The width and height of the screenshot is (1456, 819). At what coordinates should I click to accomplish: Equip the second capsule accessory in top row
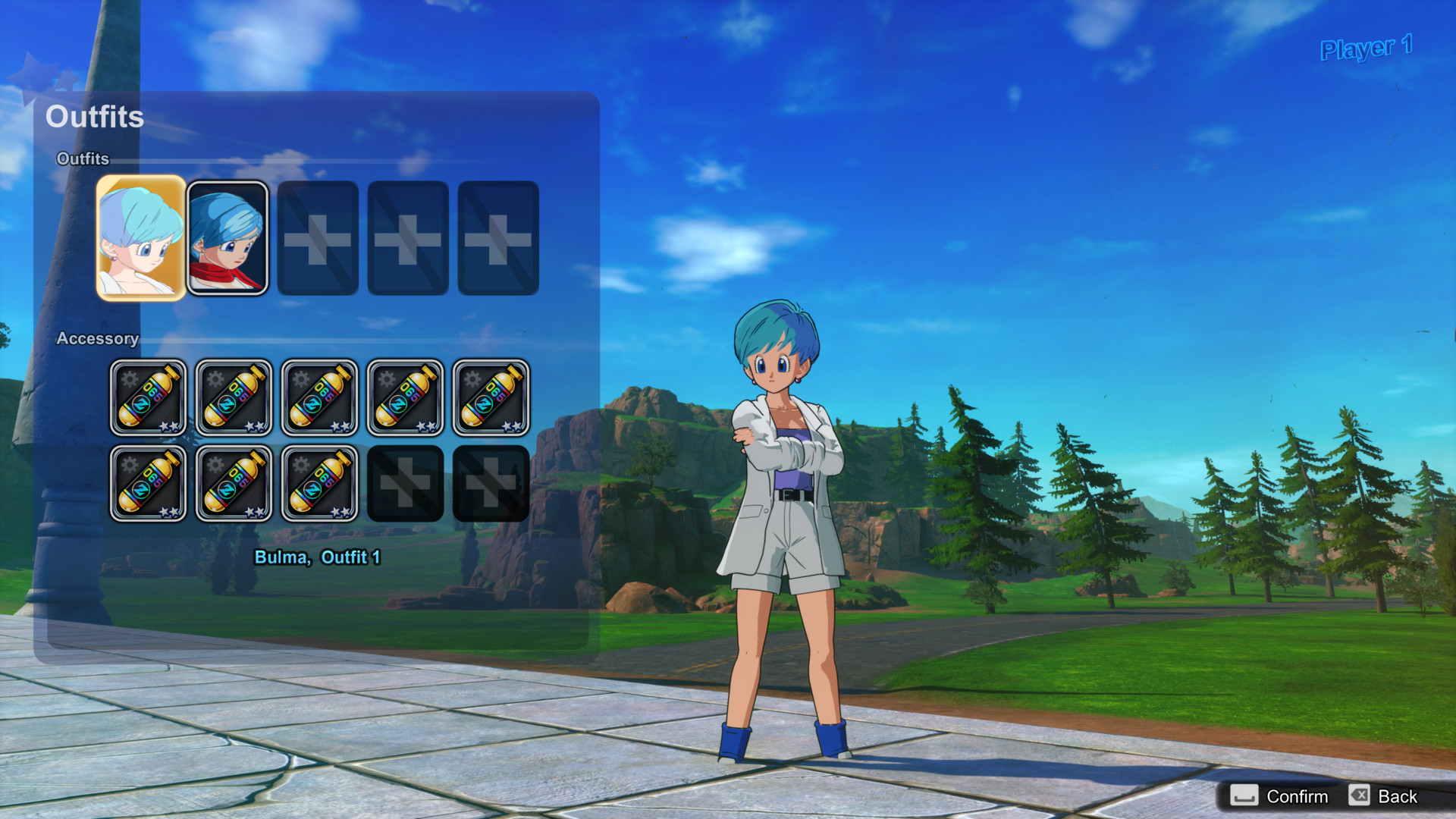[x=234, y=397]
